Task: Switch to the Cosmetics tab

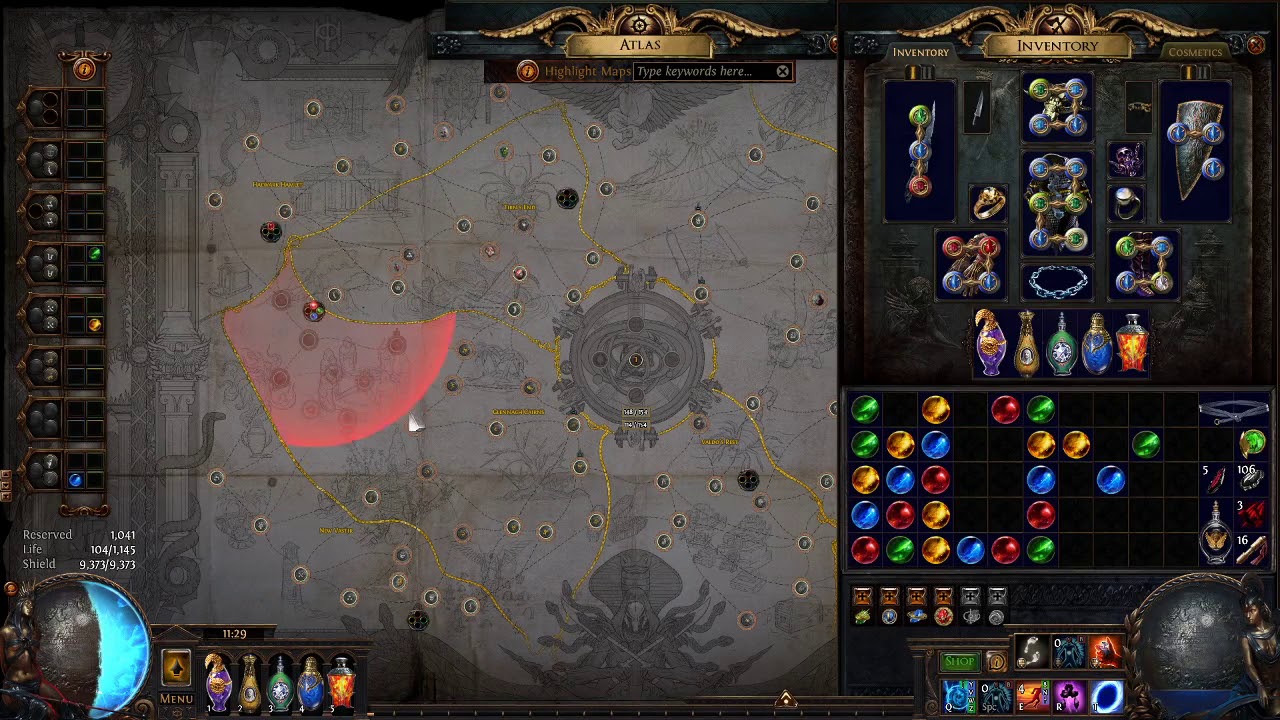Action: pos(1195,52)
